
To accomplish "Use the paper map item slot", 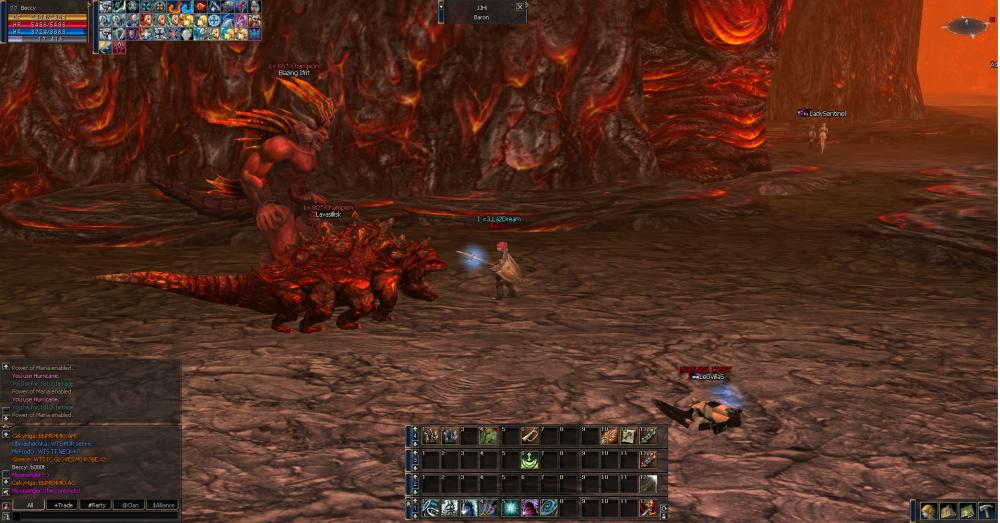I will tap(628, 436).
